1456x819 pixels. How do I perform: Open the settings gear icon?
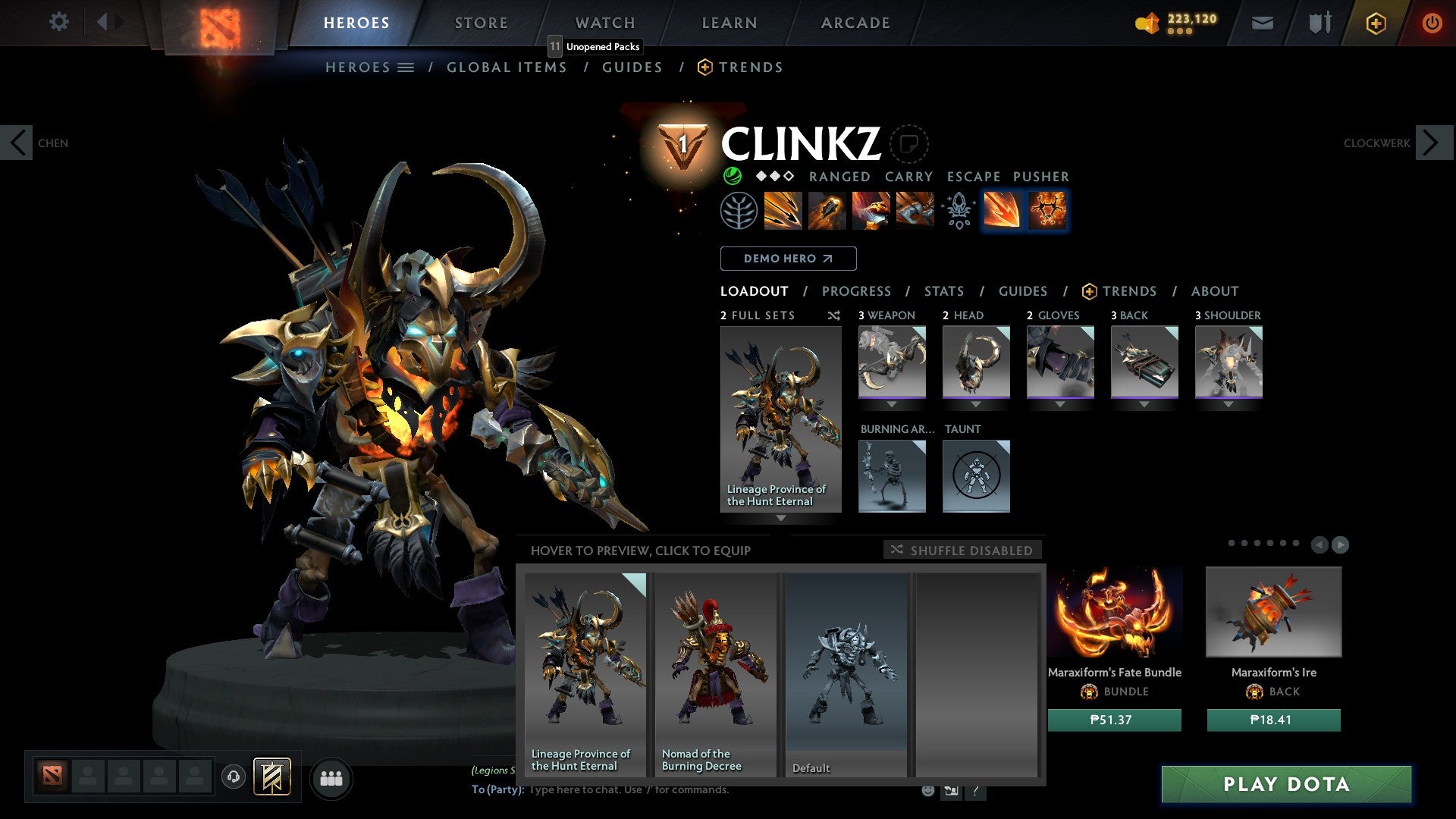[x=59, y=22]
